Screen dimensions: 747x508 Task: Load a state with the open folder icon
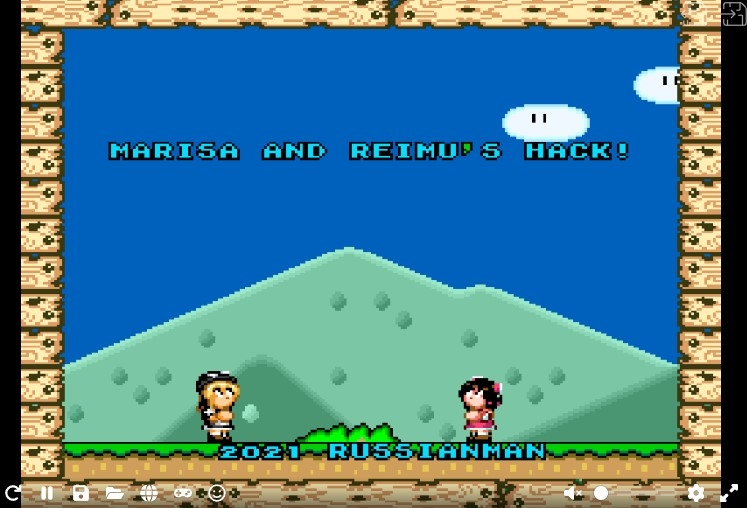[115, 493]
